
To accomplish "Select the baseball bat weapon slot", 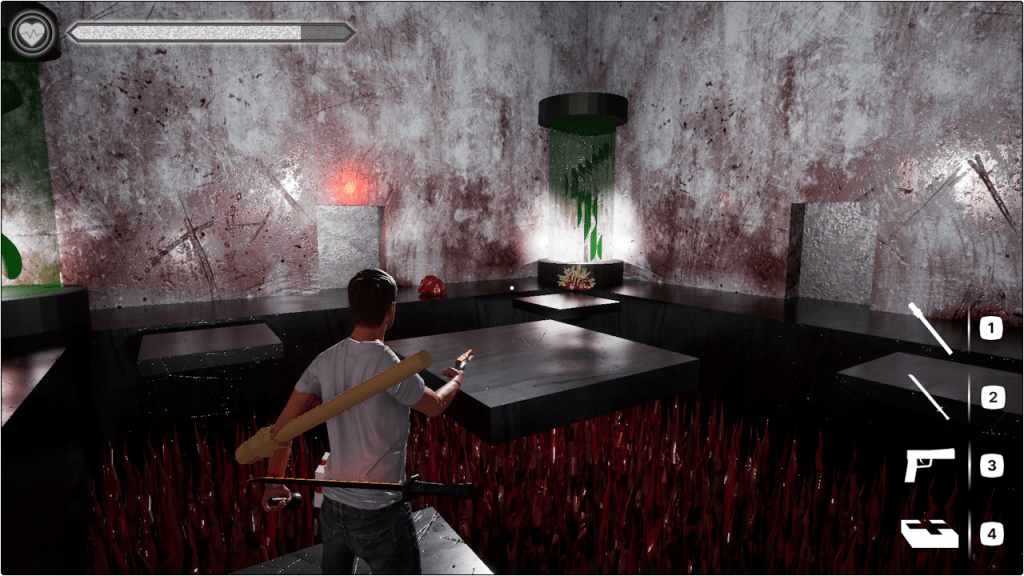I will click(930, 328).
